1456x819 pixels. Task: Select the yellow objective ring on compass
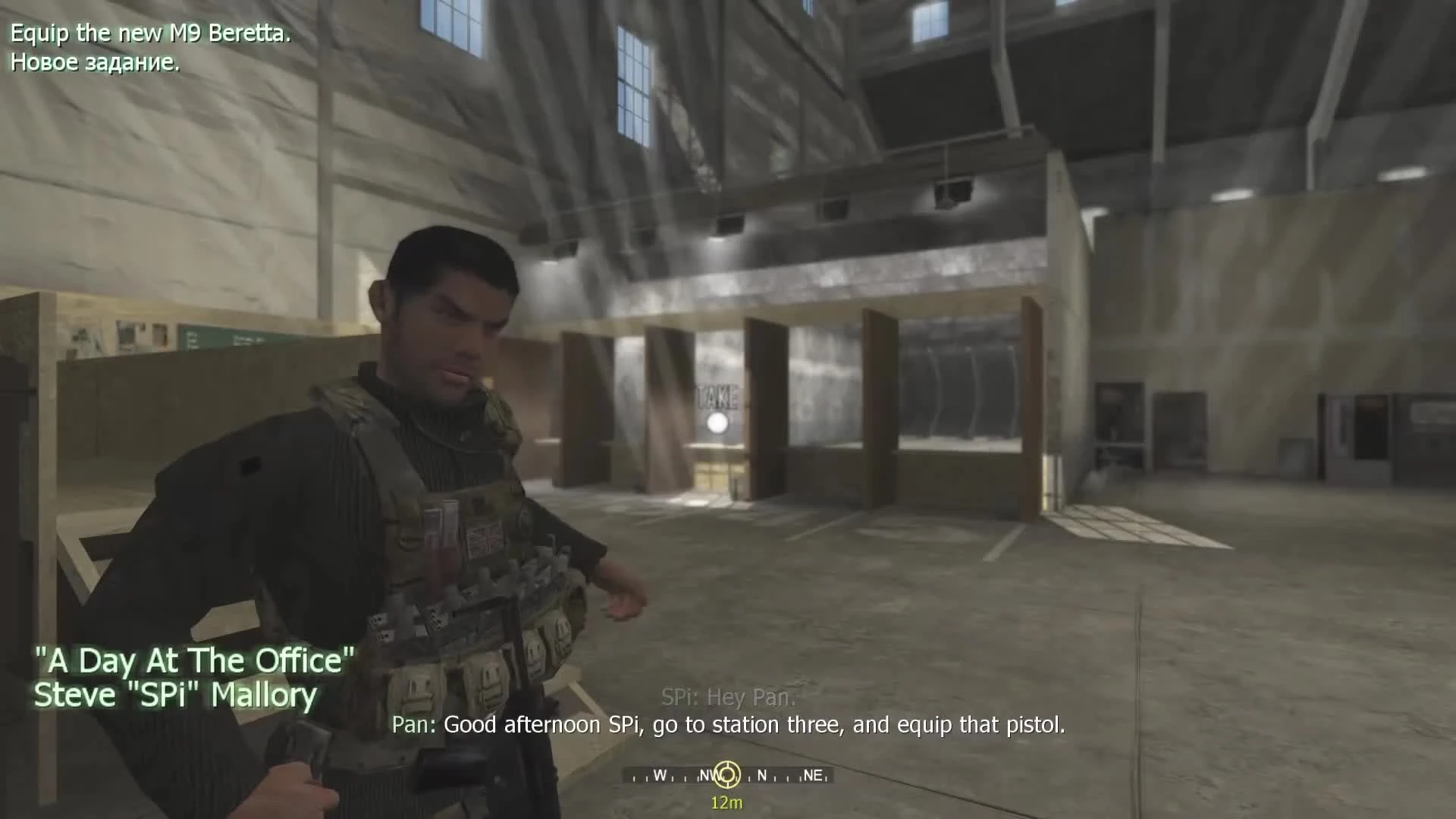click(x=726, y=775)
